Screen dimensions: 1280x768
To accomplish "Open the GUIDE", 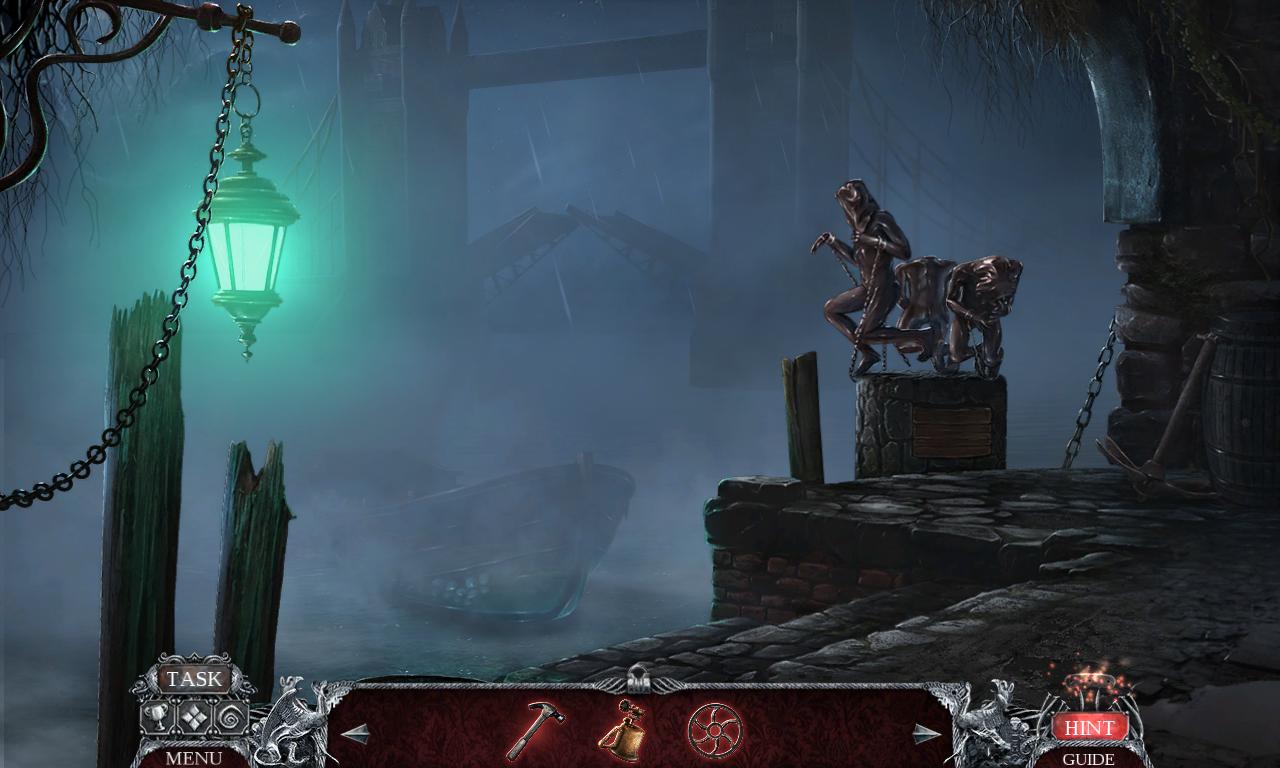I will pos(1089,759).
